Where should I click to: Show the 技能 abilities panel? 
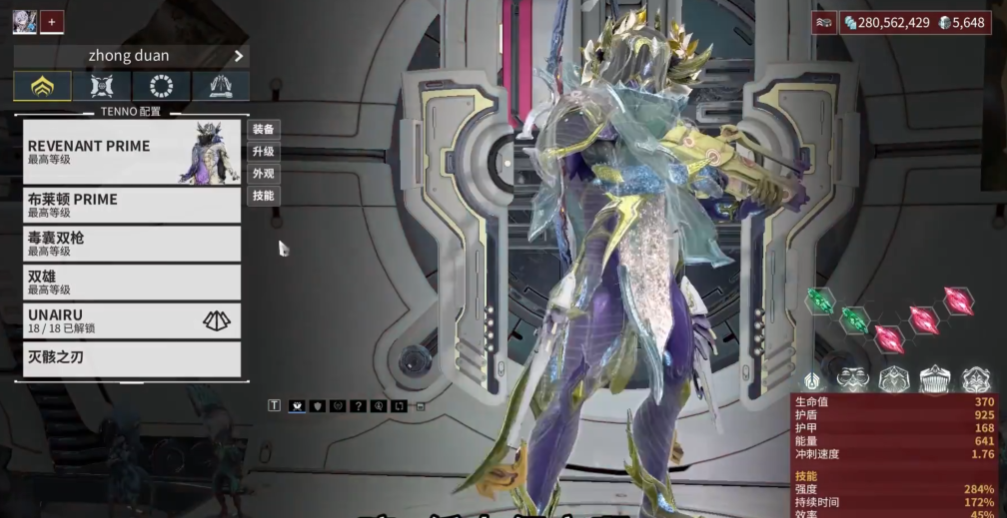(x=263, y=195)
